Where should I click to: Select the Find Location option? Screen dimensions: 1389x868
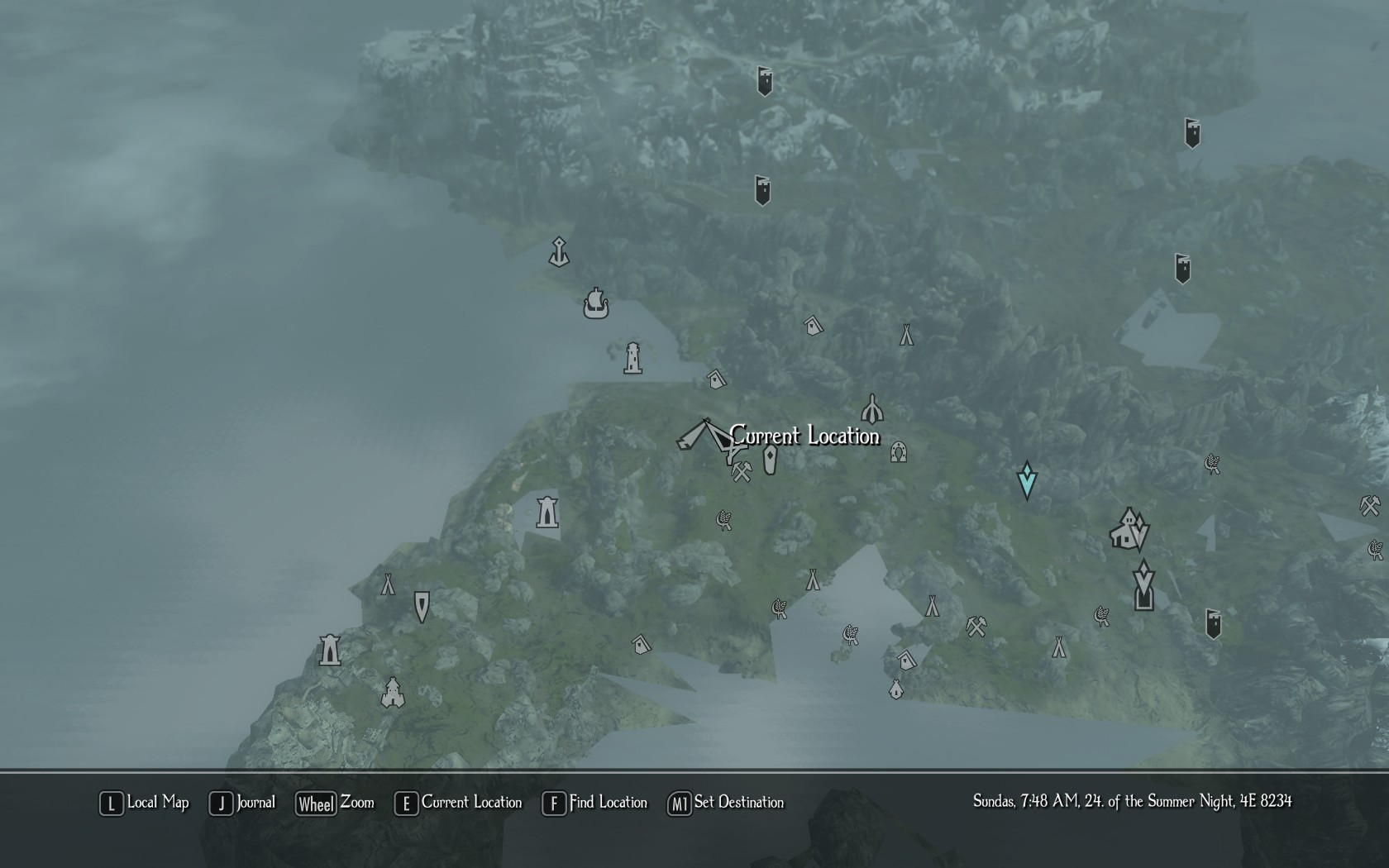594,803
